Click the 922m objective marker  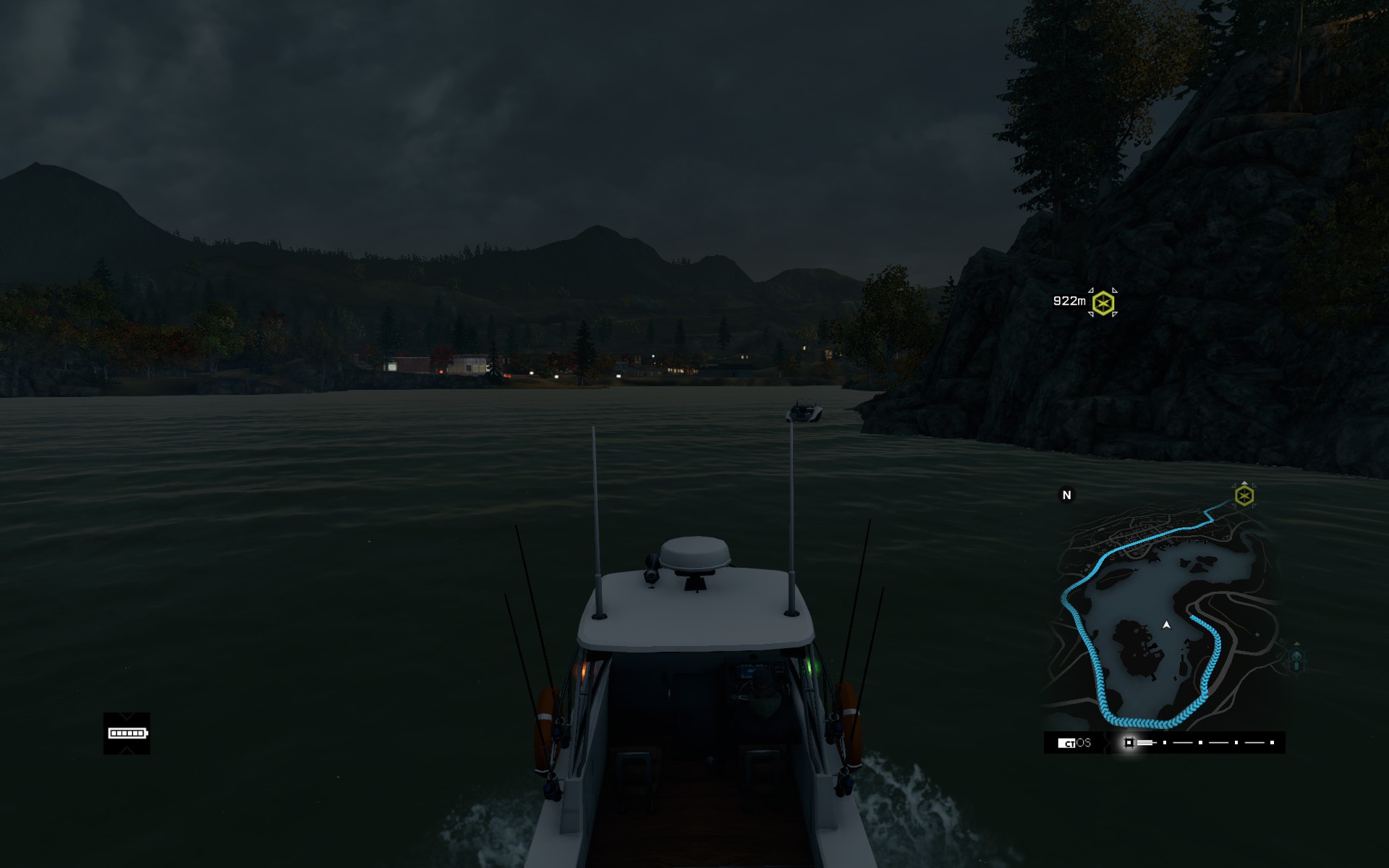[1103, 302]
